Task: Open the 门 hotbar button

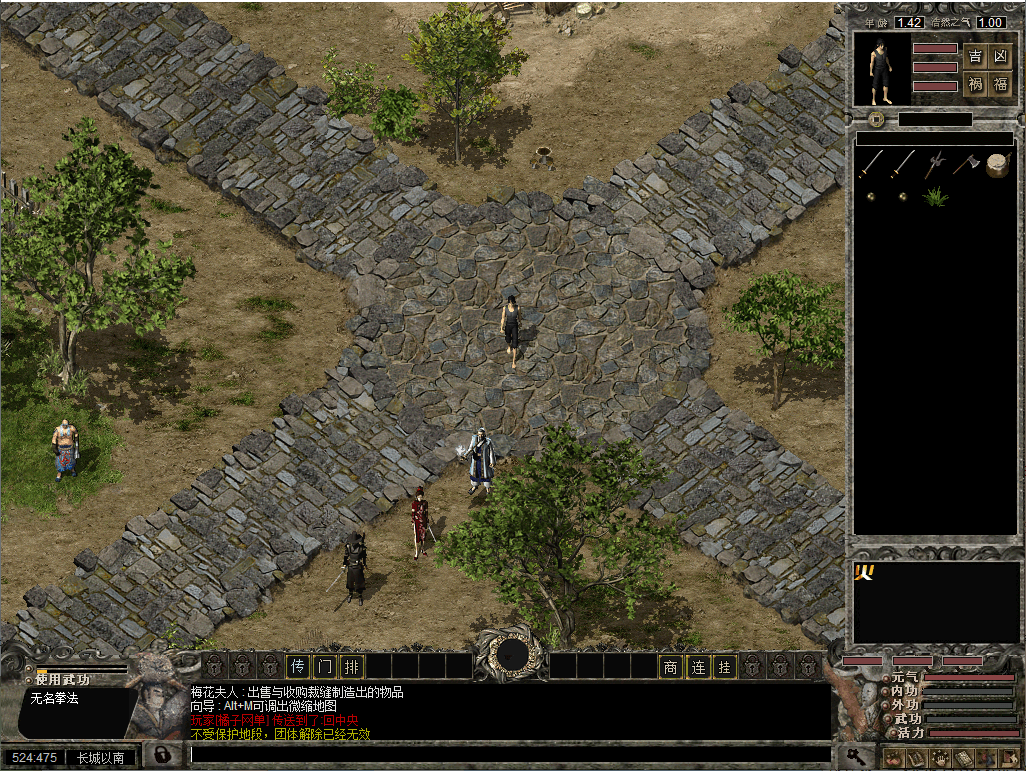Action: (325, 666)
